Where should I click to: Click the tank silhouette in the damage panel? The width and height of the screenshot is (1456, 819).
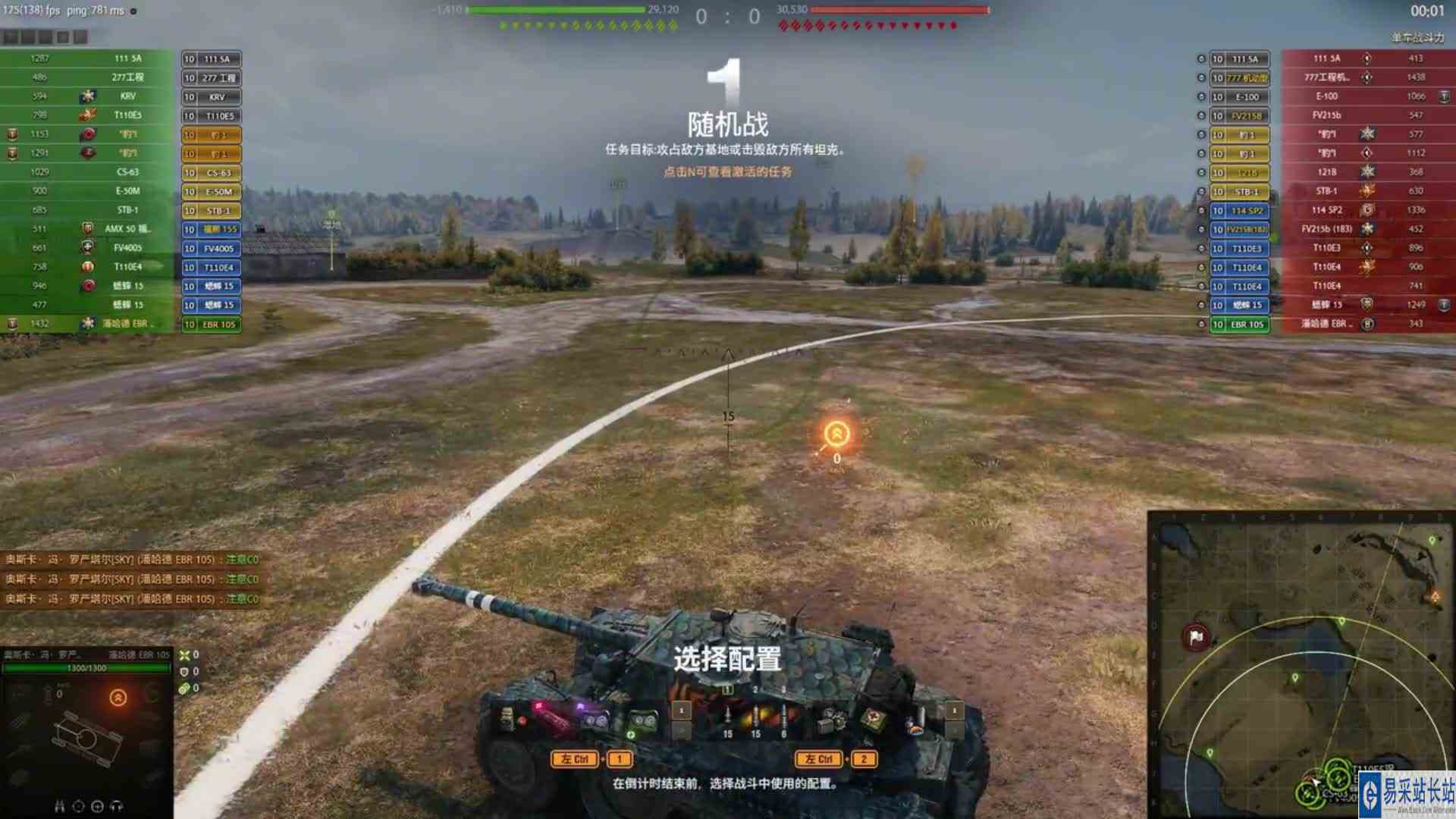click(x=84, y=736)
